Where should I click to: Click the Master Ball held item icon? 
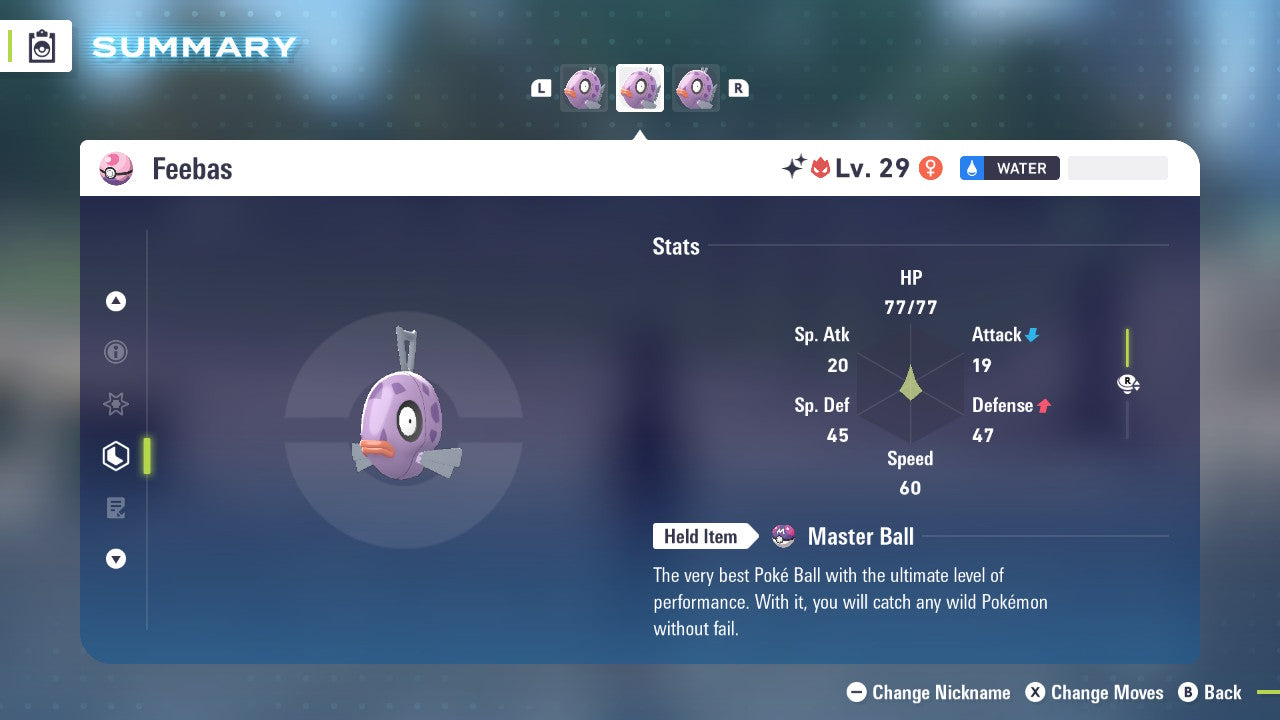tap(781, 536)
